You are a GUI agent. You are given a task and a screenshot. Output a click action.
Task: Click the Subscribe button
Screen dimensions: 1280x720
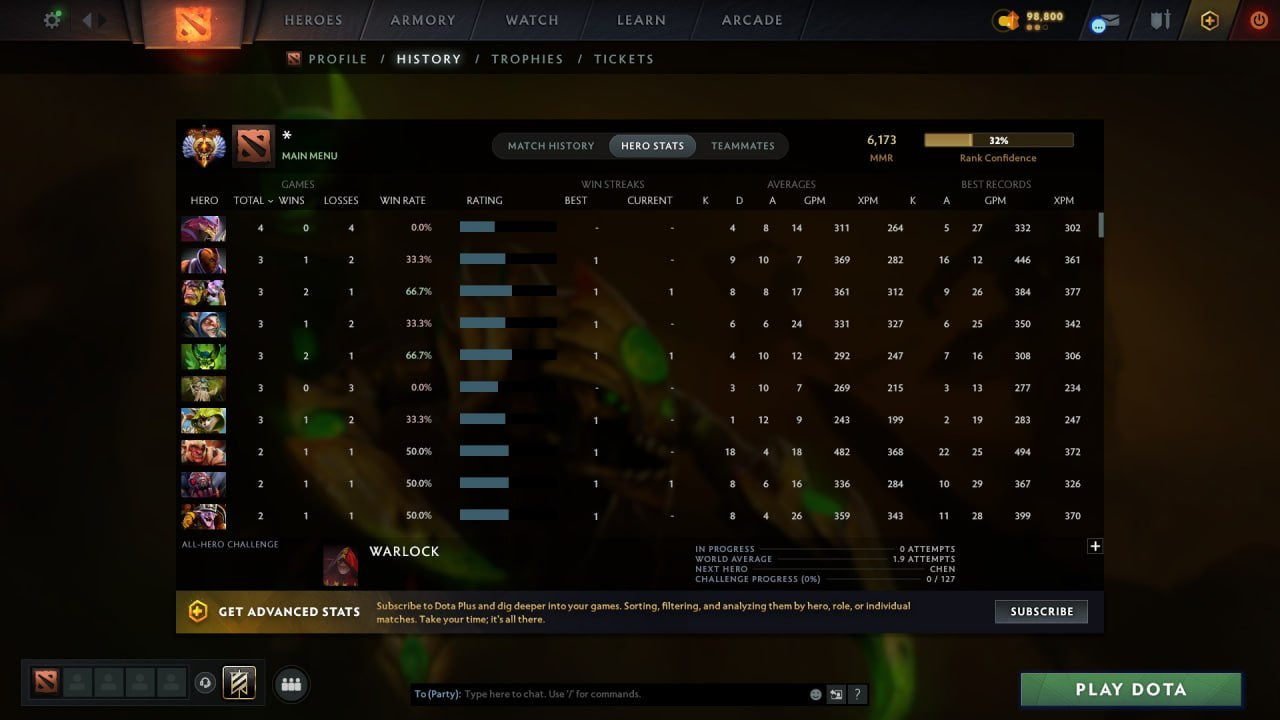click(x=1041, y=611)
